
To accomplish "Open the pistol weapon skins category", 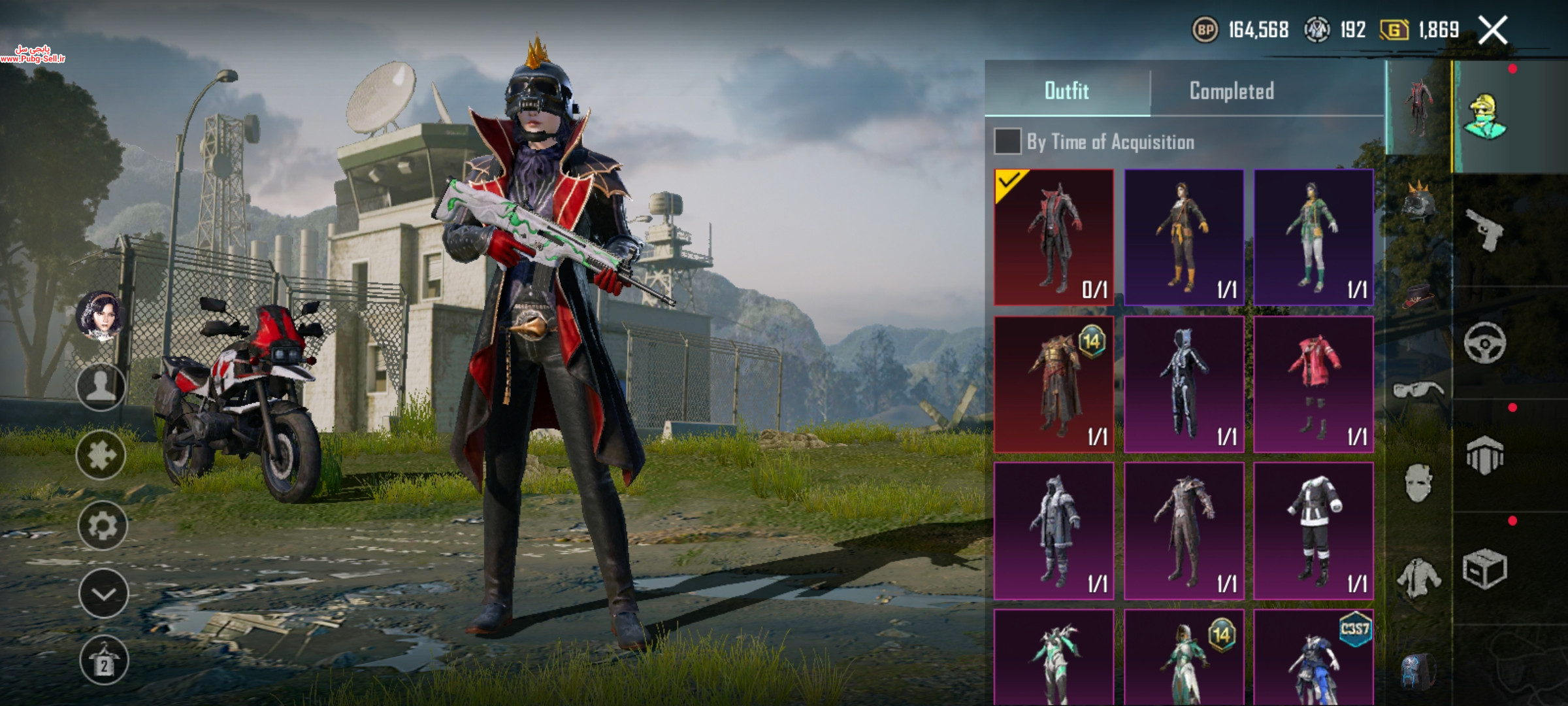I will (x=1484, y=230).
